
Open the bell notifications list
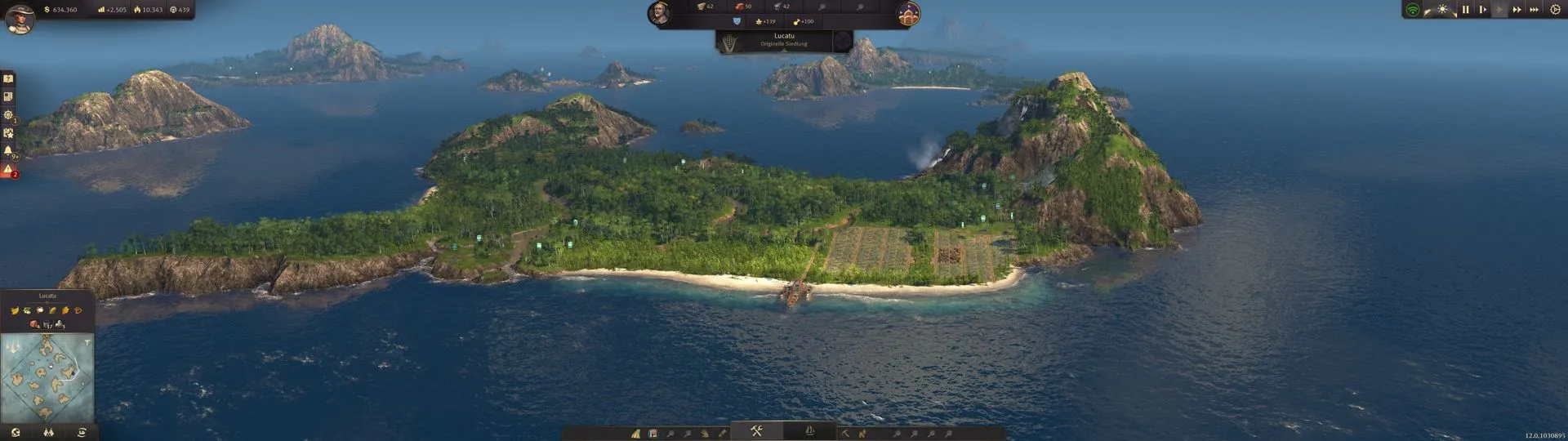(x=8, y=151)
